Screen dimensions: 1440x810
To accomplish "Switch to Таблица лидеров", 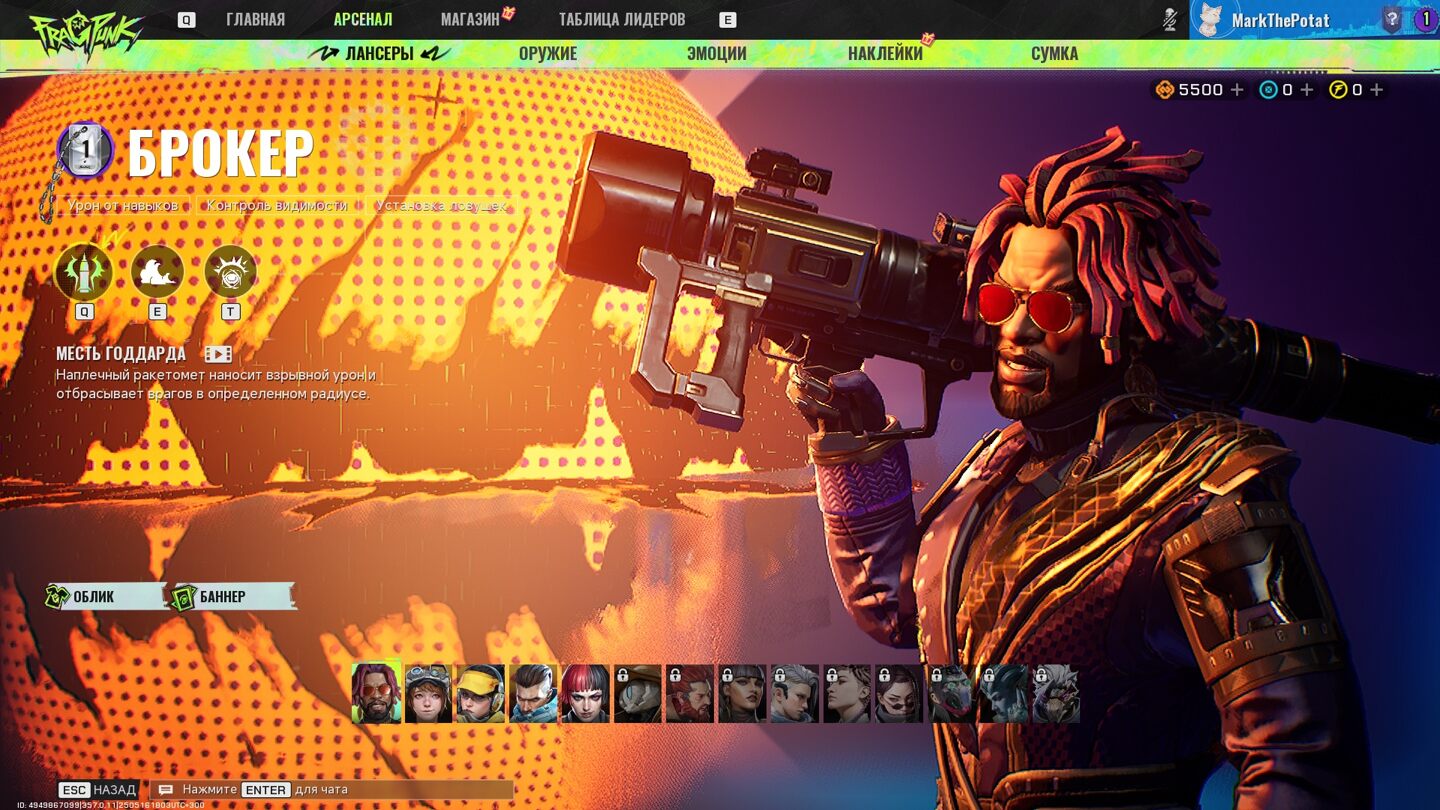I will coord(621,19).
